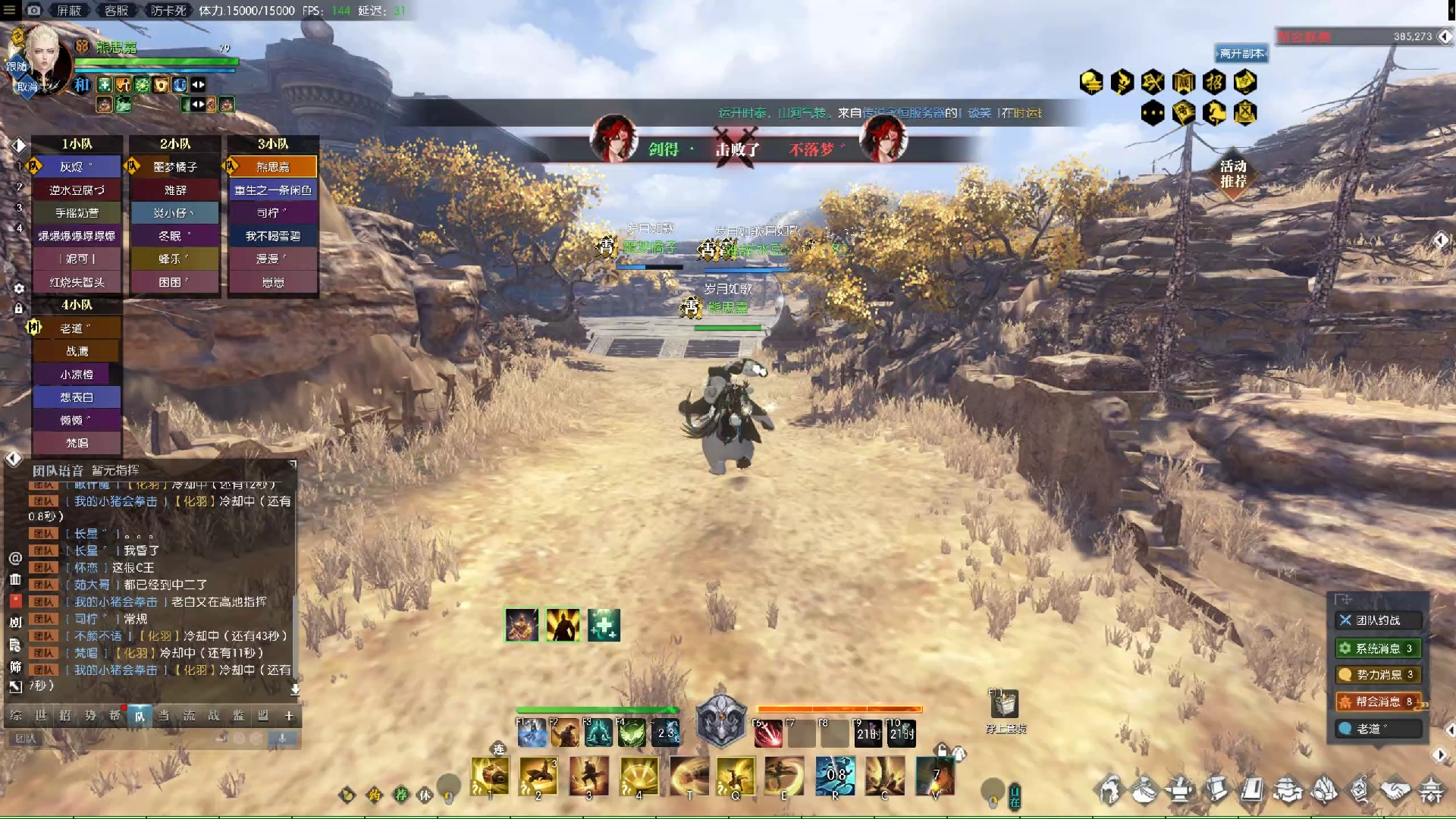Pick team member 想表白 in squad four
The height and width of the screenshot is (819, 1456).
click(x=77, y=397)
